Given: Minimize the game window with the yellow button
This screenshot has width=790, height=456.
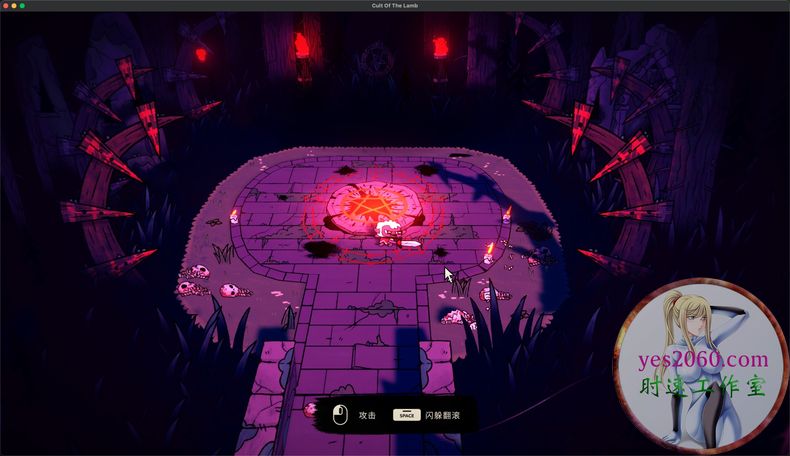Looking at the screenshot, I should [14, 6].
